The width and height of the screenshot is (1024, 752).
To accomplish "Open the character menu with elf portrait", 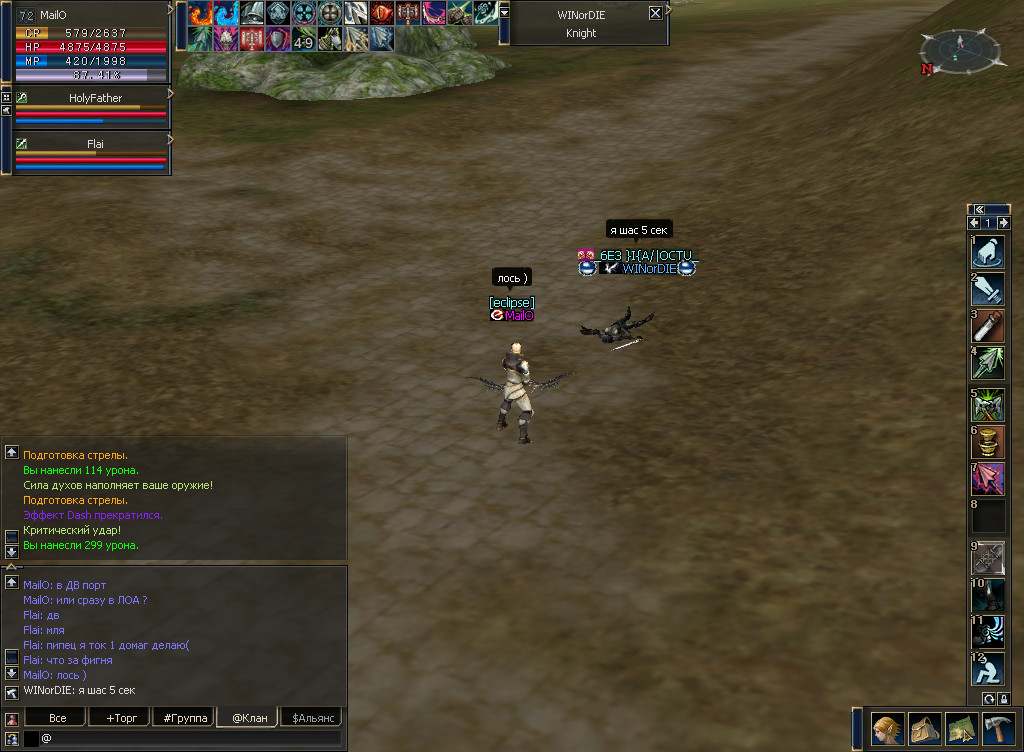I will [x=887, y=729].
